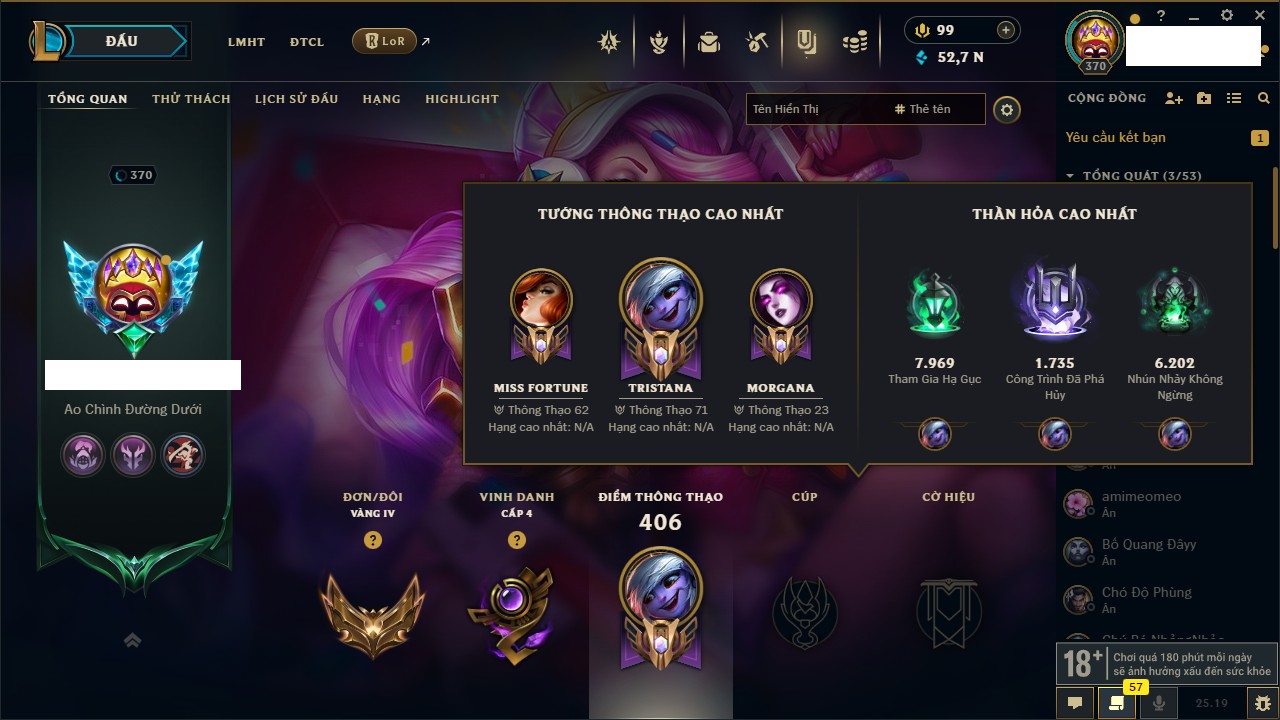Switch to the ĐTCL tab
Image resolution: width=1280 pixels, height=720 pixels.
pos(307,42)
